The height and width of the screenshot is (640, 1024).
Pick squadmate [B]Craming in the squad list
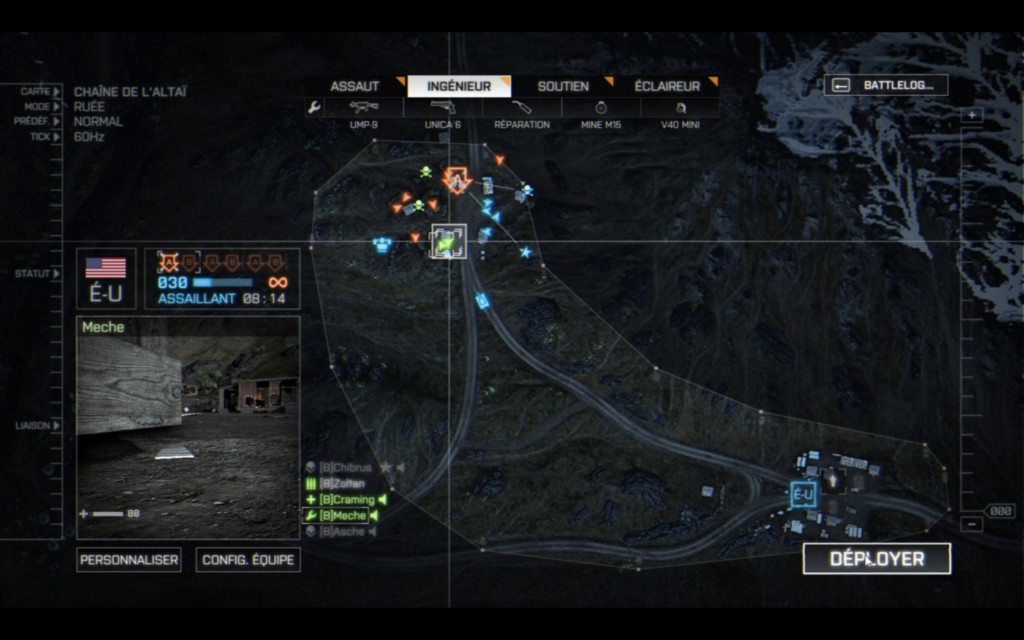[346, 499]
